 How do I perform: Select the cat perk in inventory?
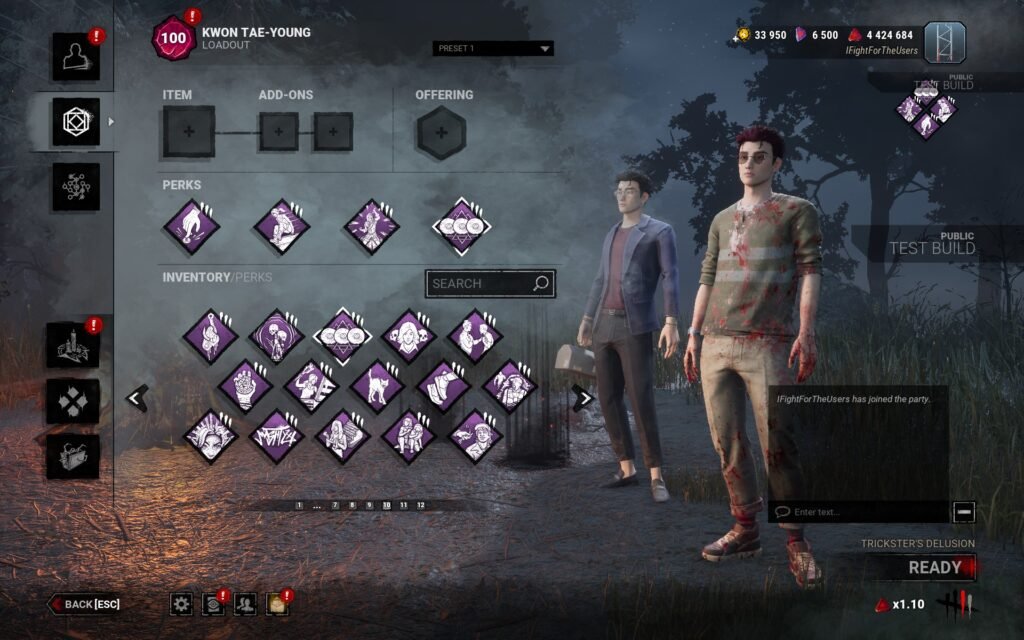tap(377, 387)
